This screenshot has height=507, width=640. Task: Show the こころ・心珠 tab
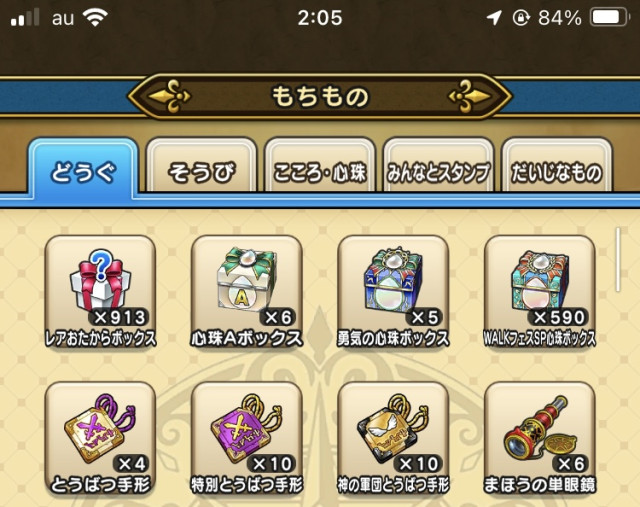(x=320, y=173)
